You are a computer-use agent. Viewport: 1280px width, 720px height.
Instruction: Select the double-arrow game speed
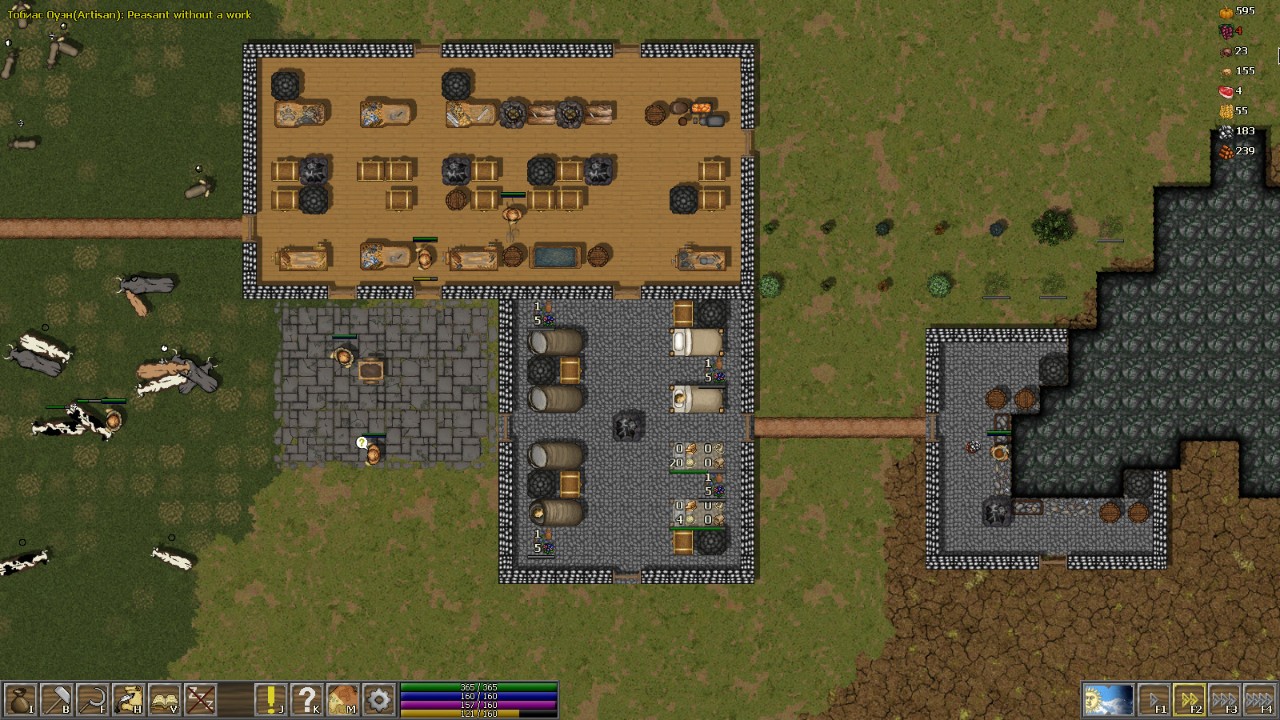click(1190, 699)
